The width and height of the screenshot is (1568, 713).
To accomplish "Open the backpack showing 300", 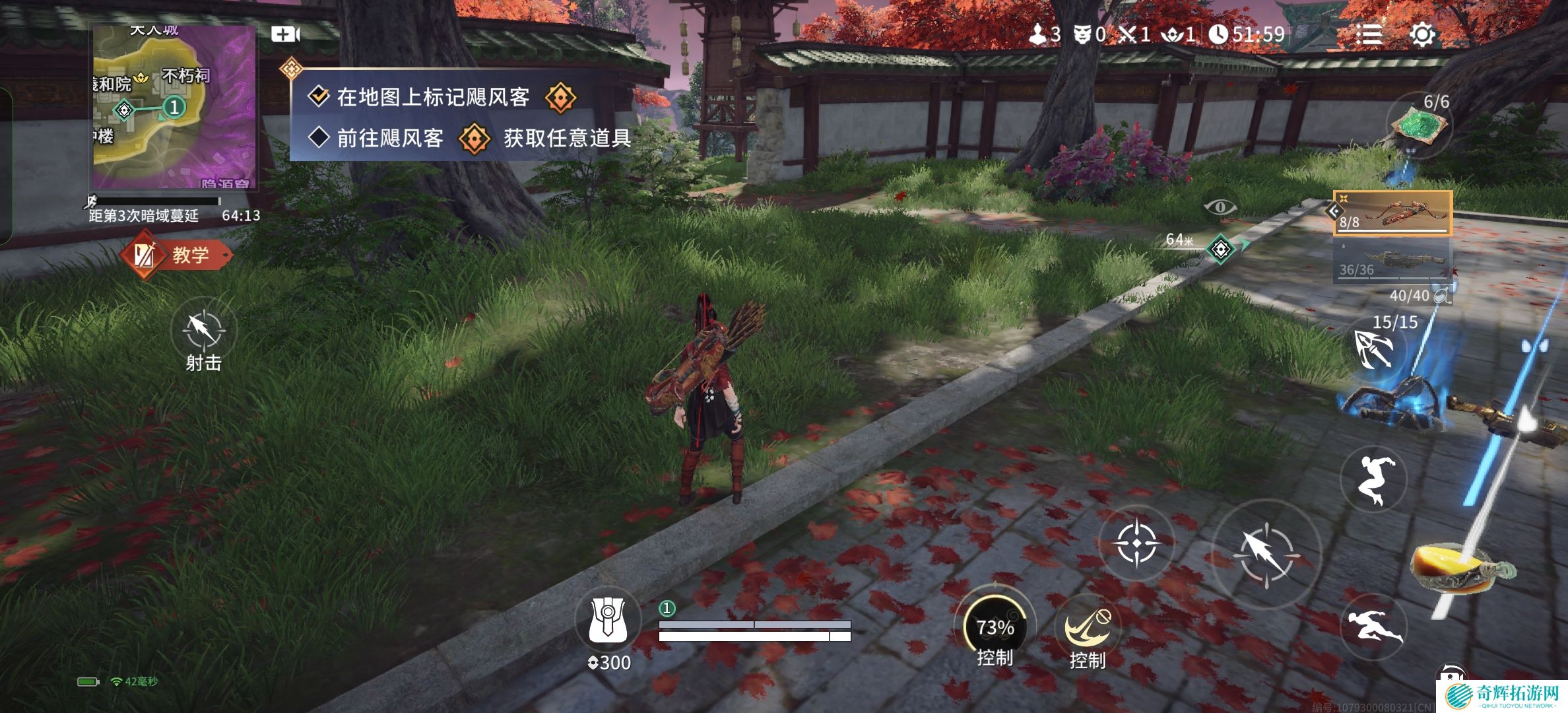I will (608, 621).
